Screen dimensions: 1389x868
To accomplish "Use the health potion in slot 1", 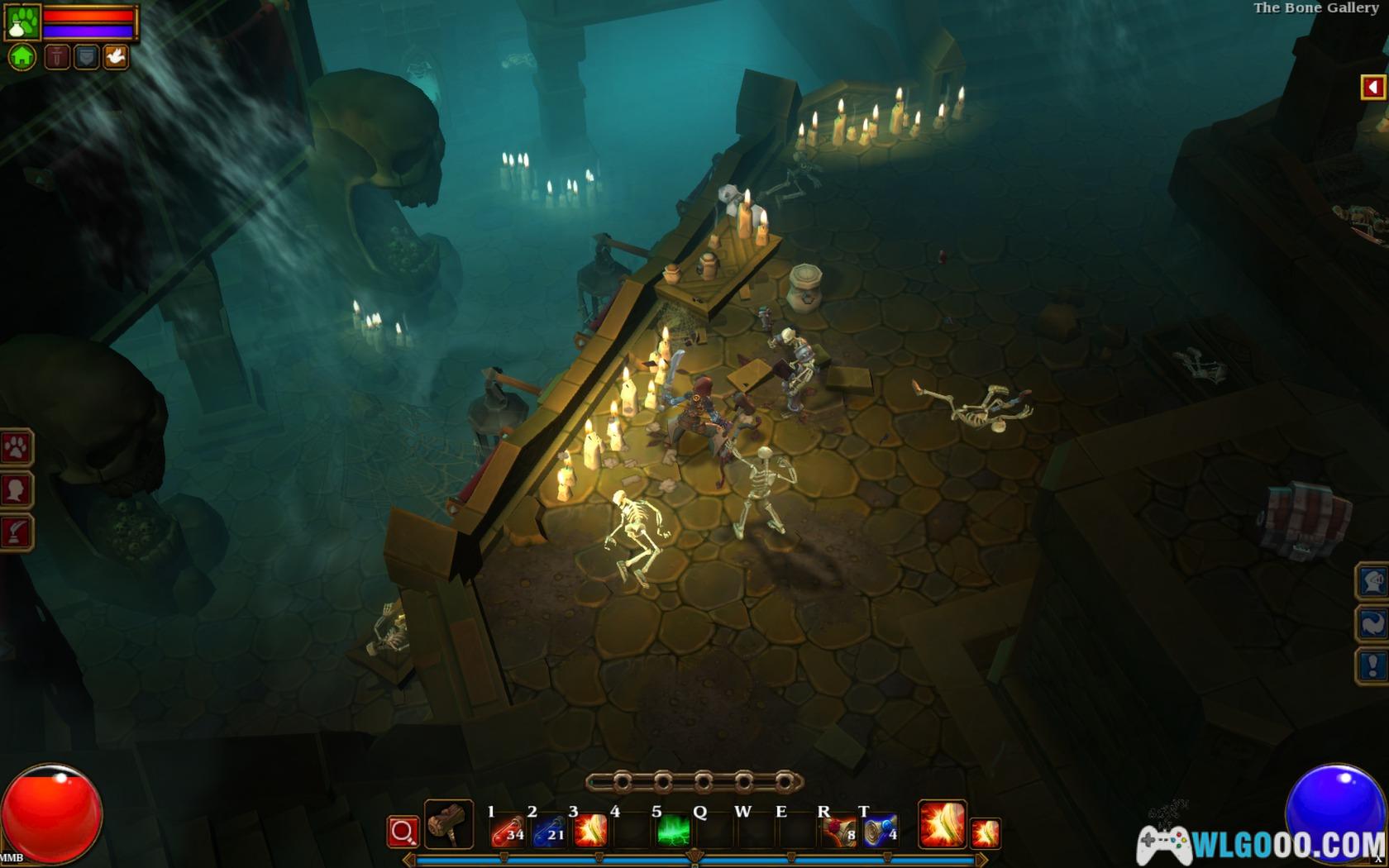I will 508,831.
